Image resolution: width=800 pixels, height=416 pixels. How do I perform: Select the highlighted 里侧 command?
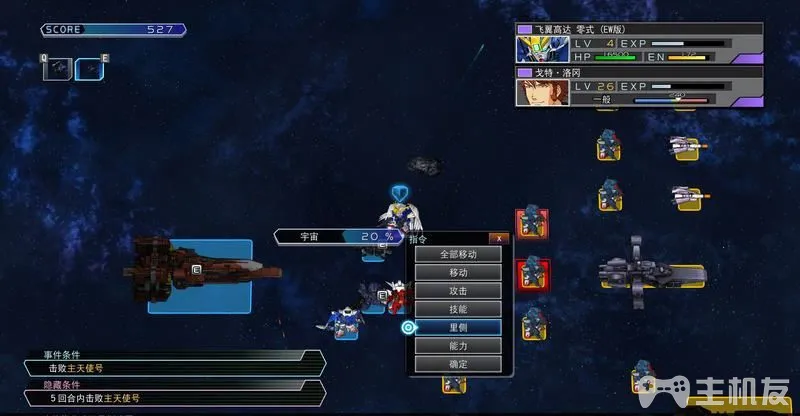pos(458,327)
